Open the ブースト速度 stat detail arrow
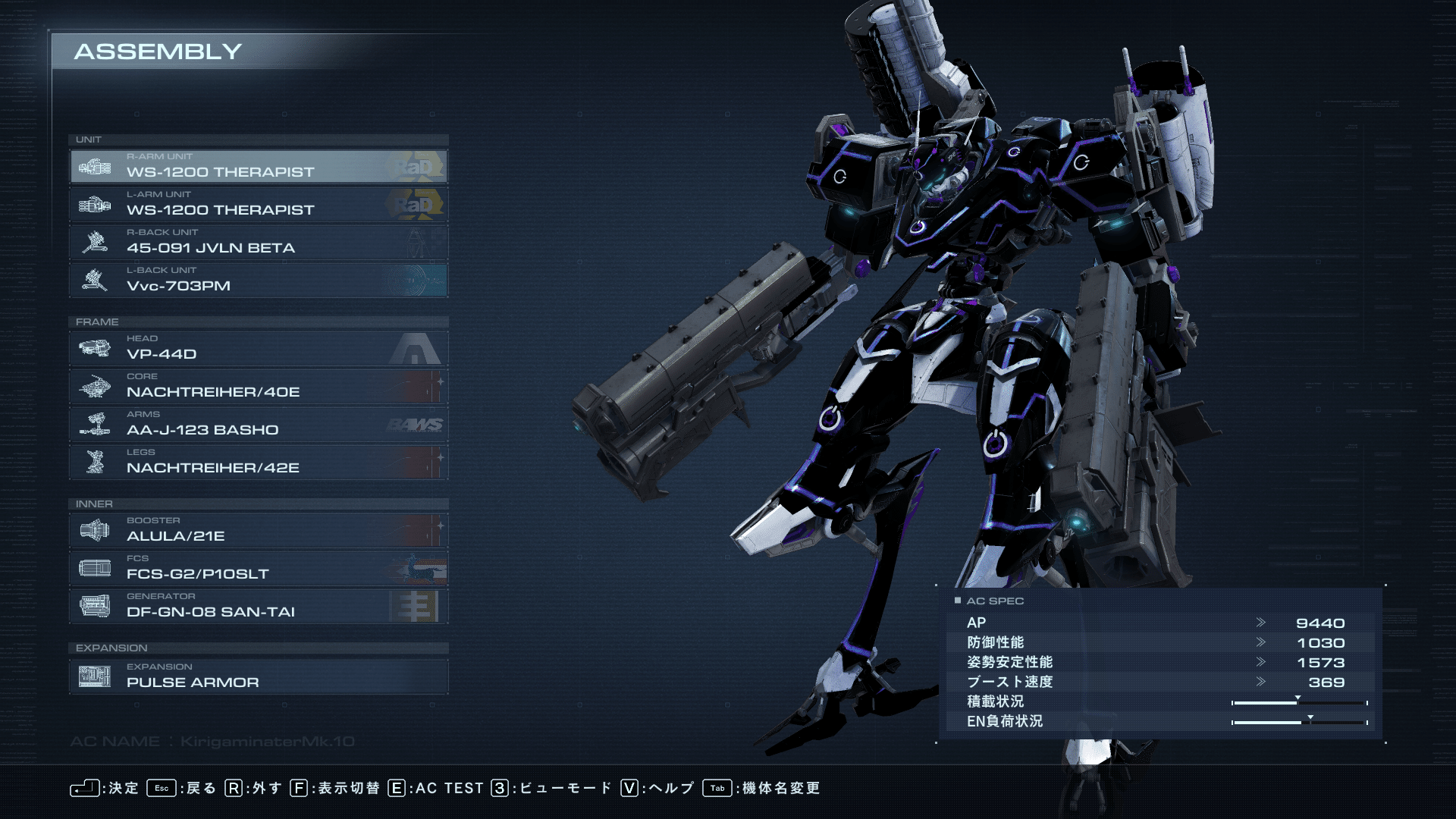Image resolution: width=1456 pixels, height=819 pixels. [1262, 681]
